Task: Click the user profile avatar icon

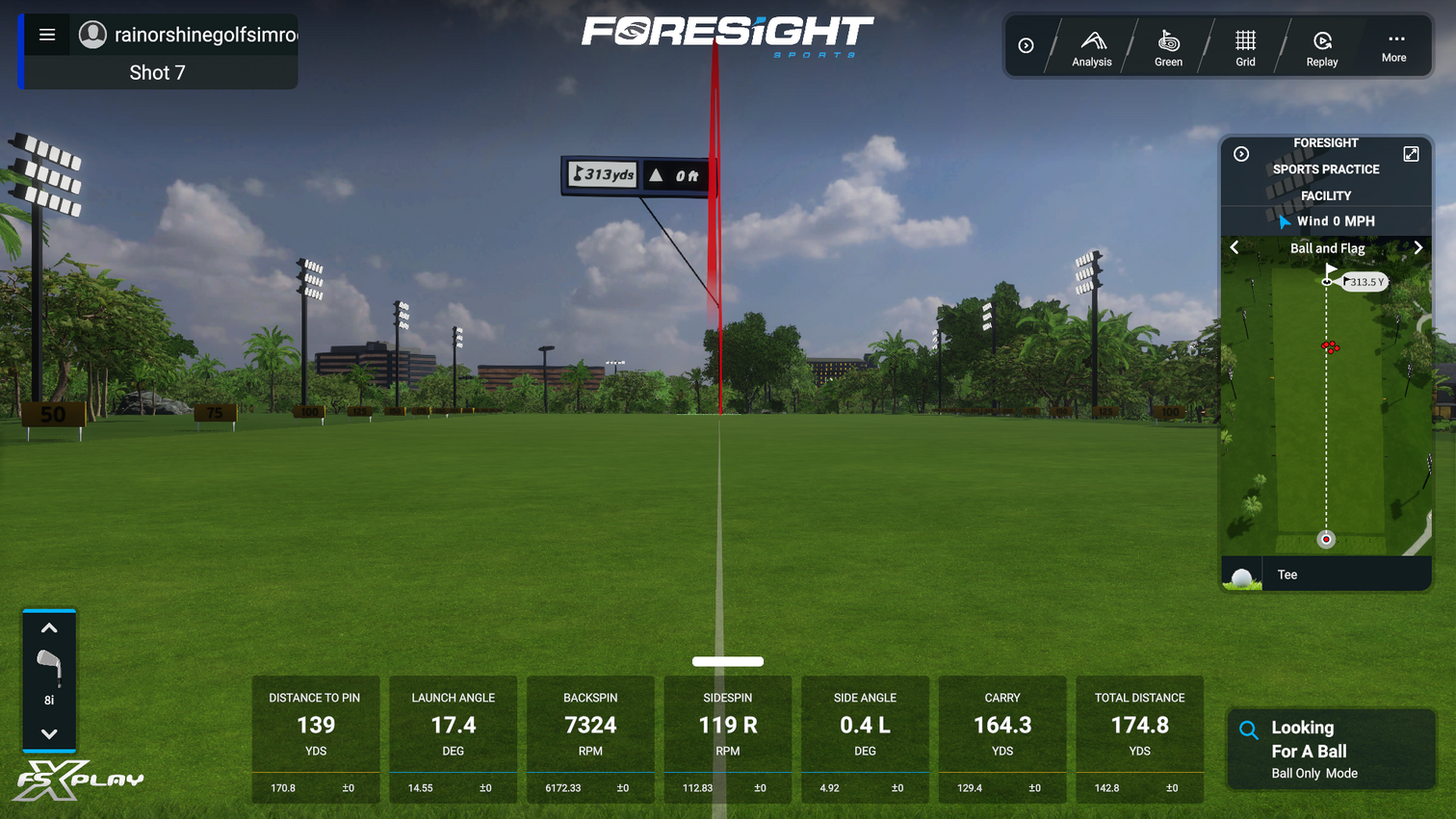Action: (x=92, y=35)
